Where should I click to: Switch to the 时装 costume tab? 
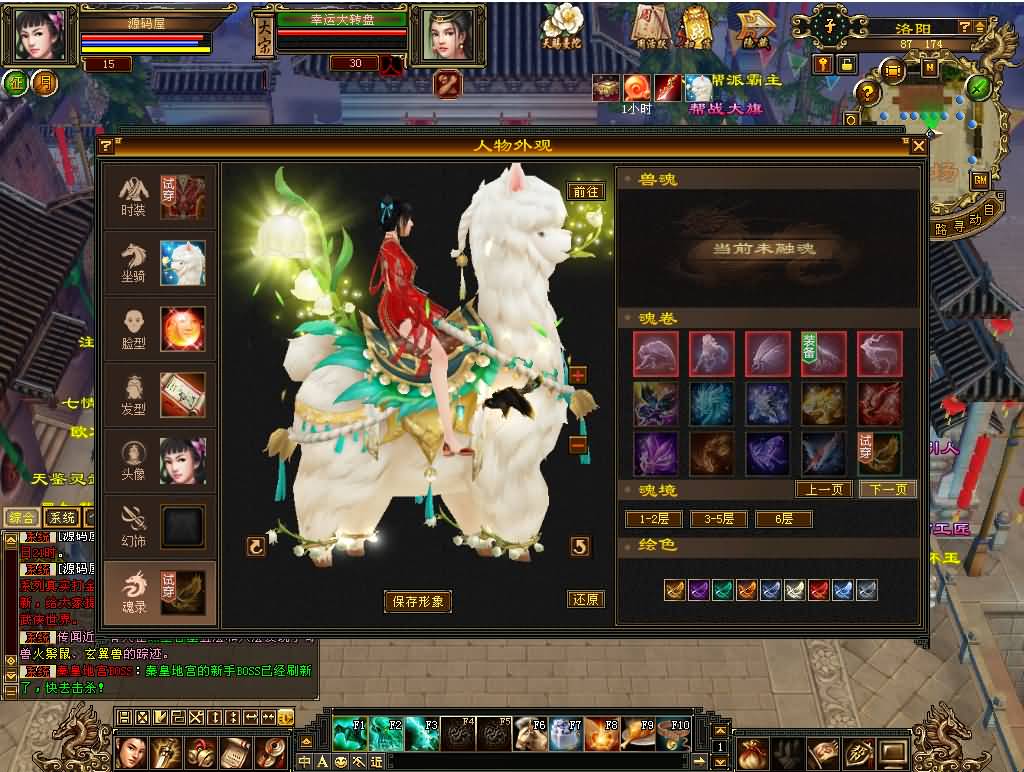(x=160, y=197)
